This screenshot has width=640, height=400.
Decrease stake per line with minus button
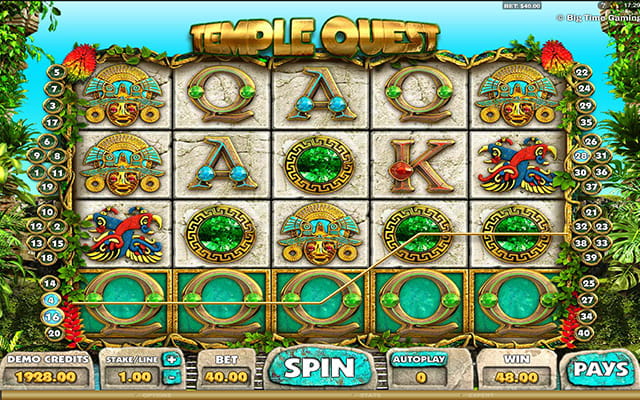(x=171, y=377)
